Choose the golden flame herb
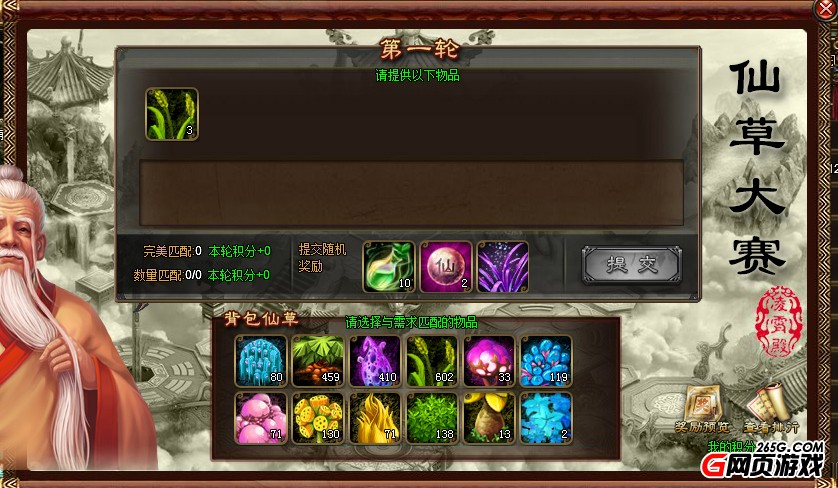The image size is (838, 488). [x=375, y=418]
